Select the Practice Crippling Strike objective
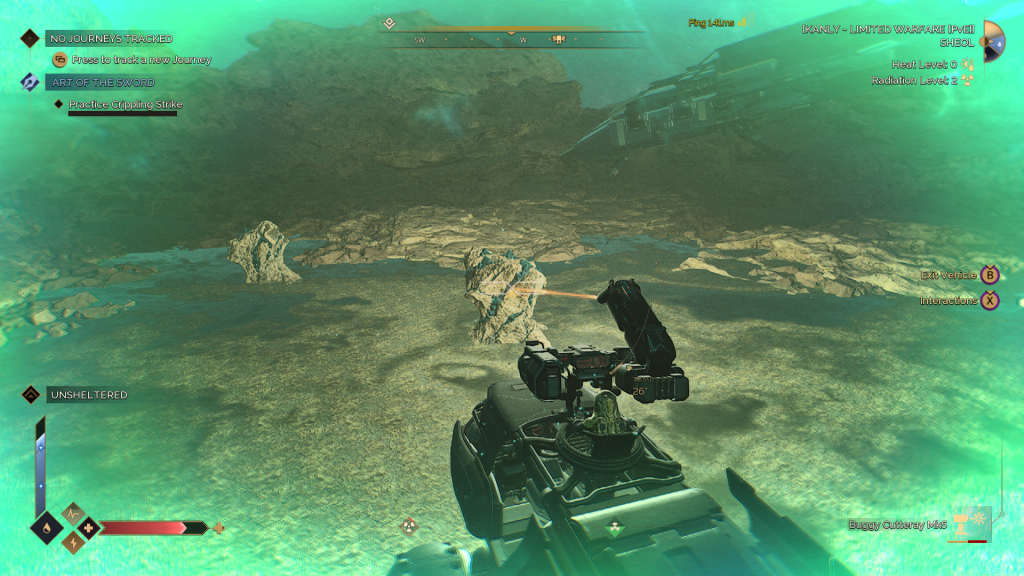 pyautogui.click(x=125, y=104)
